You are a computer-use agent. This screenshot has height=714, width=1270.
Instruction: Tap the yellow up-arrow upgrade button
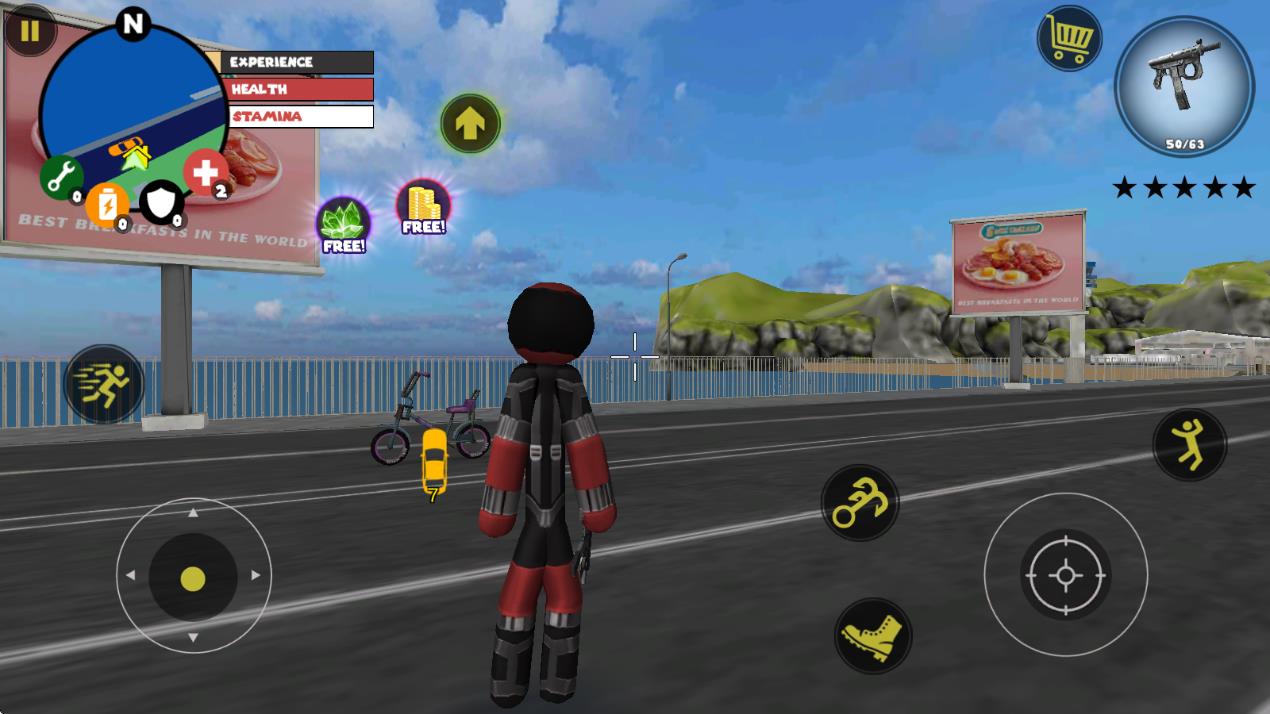pos(470,123)
